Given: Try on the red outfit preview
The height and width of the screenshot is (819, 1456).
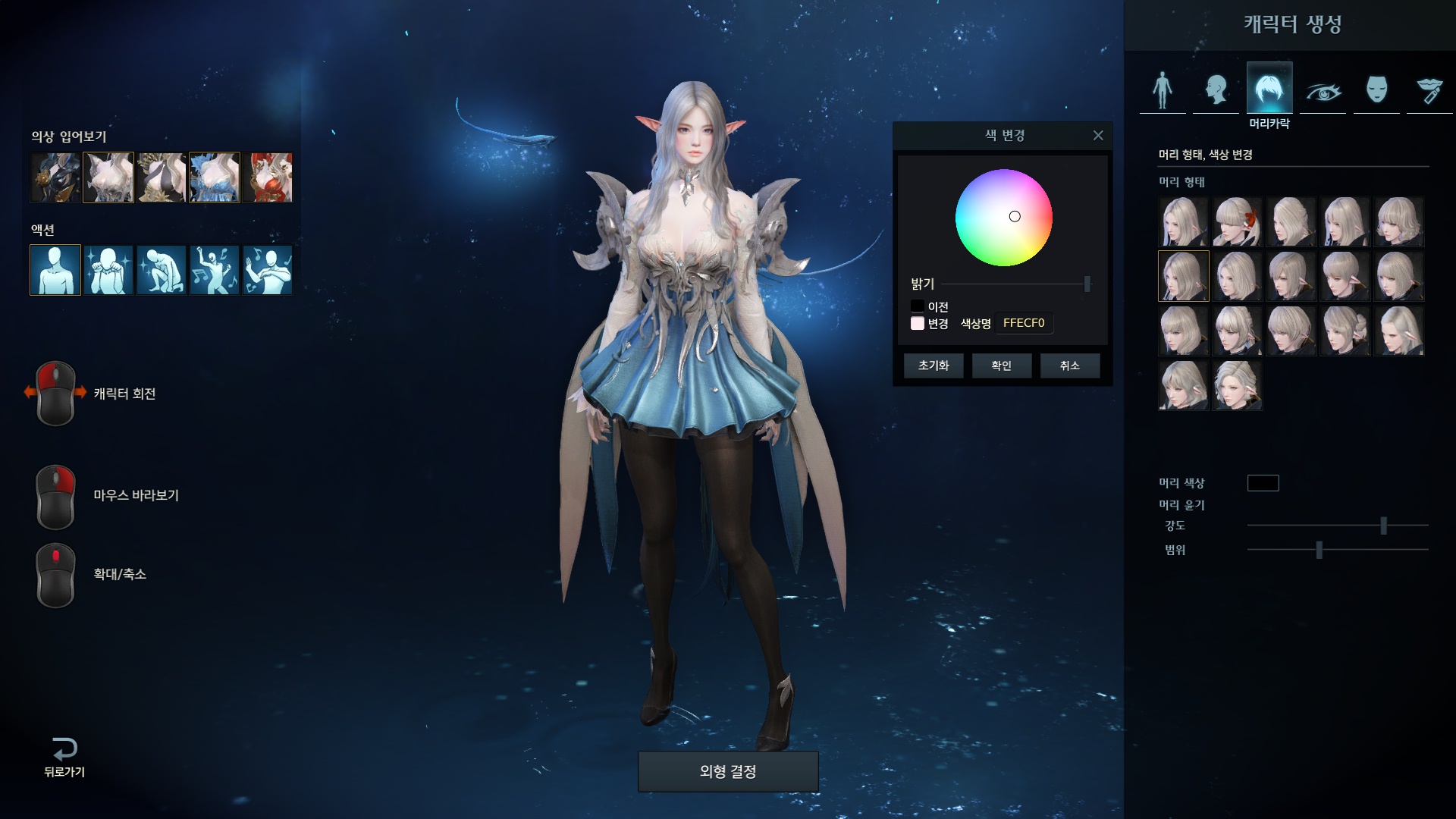Looking at the screenshot, I should point(268,177).
